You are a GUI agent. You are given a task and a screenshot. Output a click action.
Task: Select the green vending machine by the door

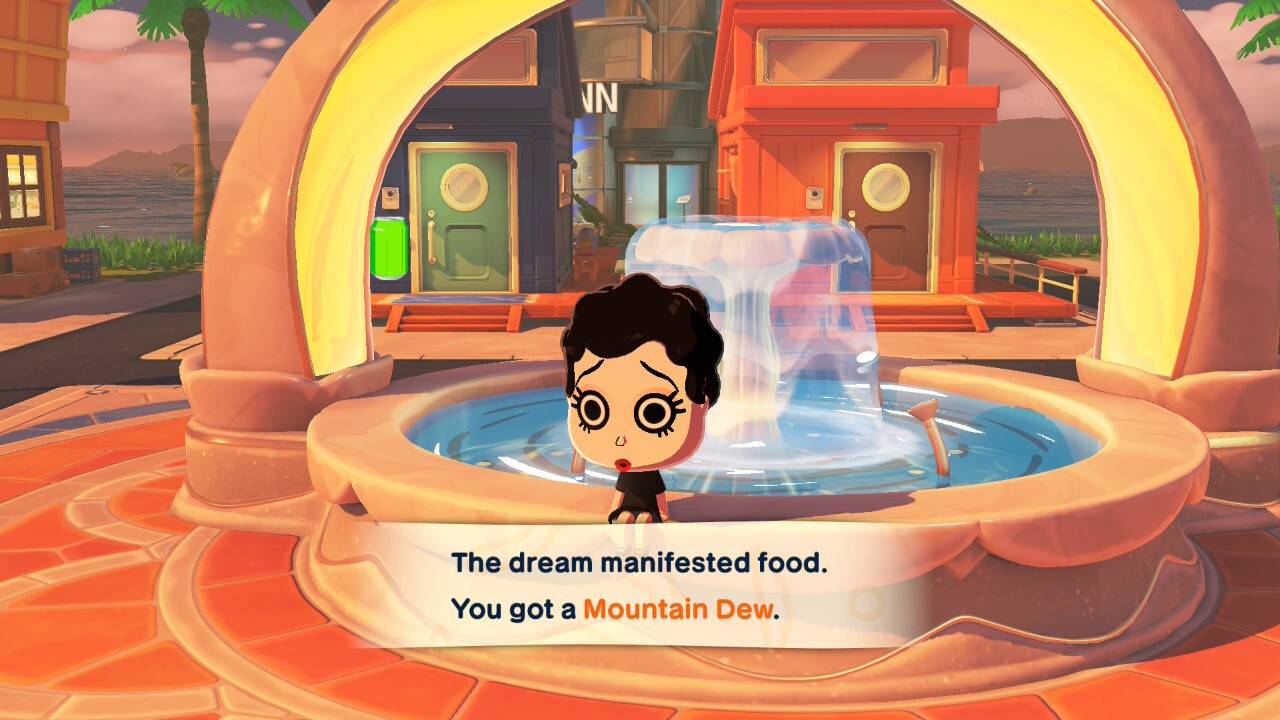(390, 245)
